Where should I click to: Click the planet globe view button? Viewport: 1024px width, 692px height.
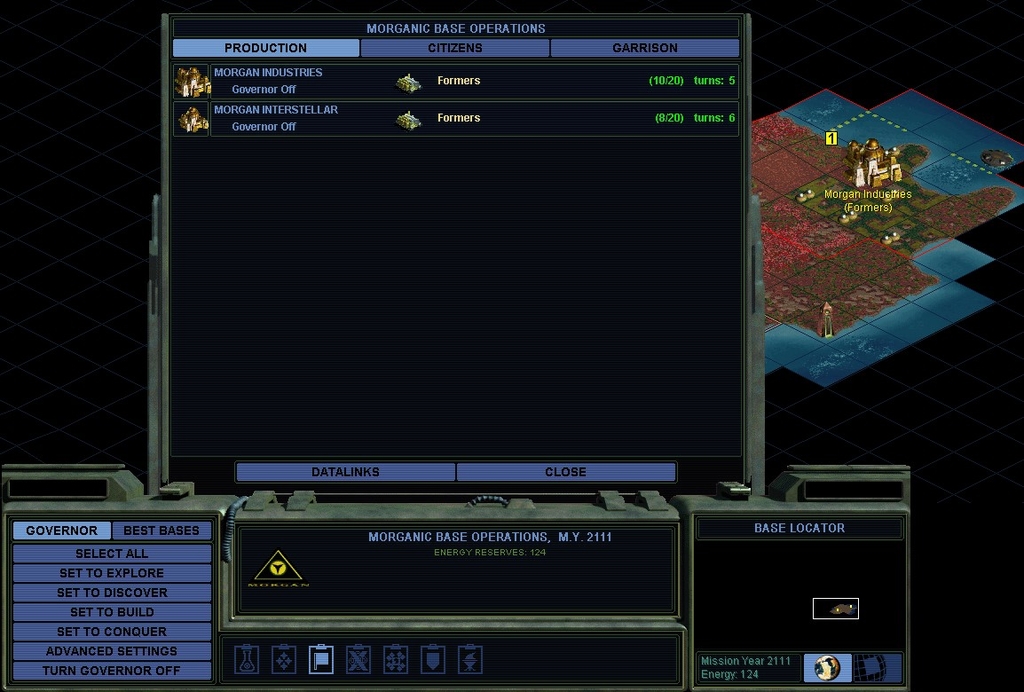pos(827,668)
